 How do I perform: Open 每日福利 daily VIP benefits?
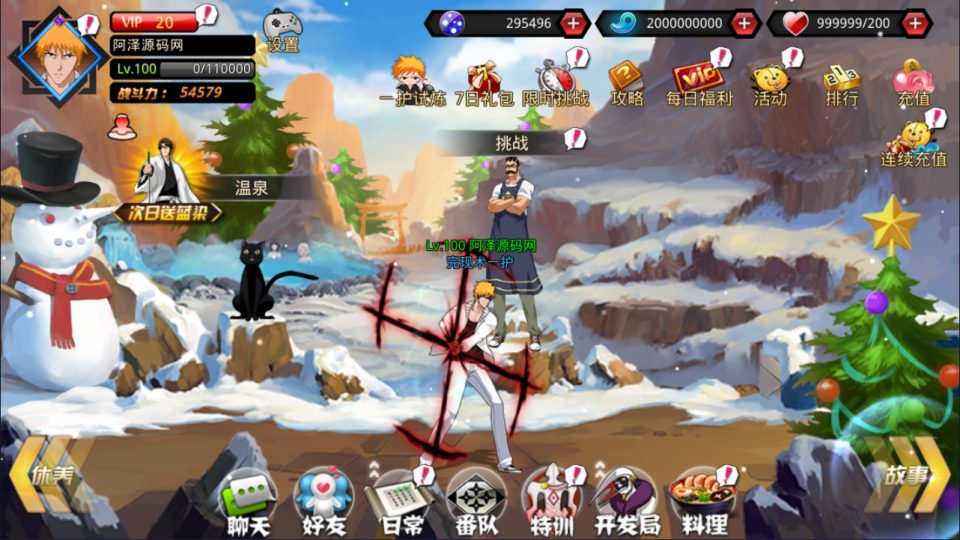pos(699,81)
